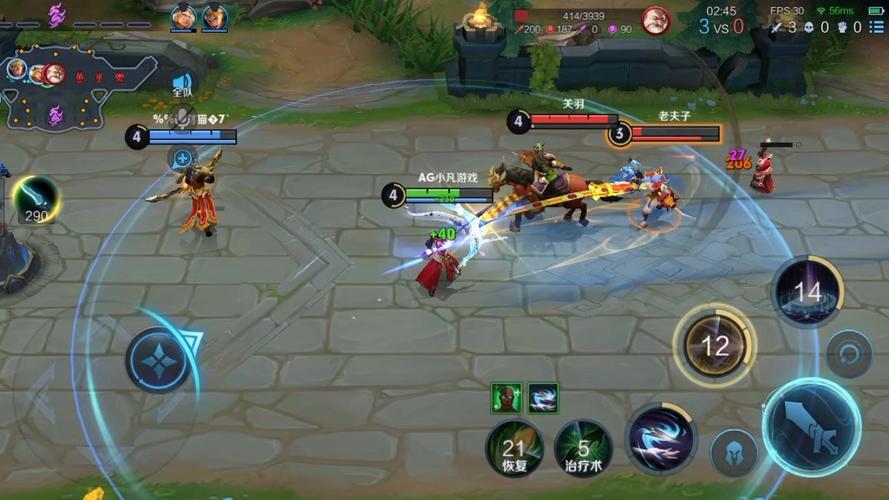The height and width of the screenshot is (500, 889).
Task: Cast the 治疗术 healing spell
Action: 583,446
